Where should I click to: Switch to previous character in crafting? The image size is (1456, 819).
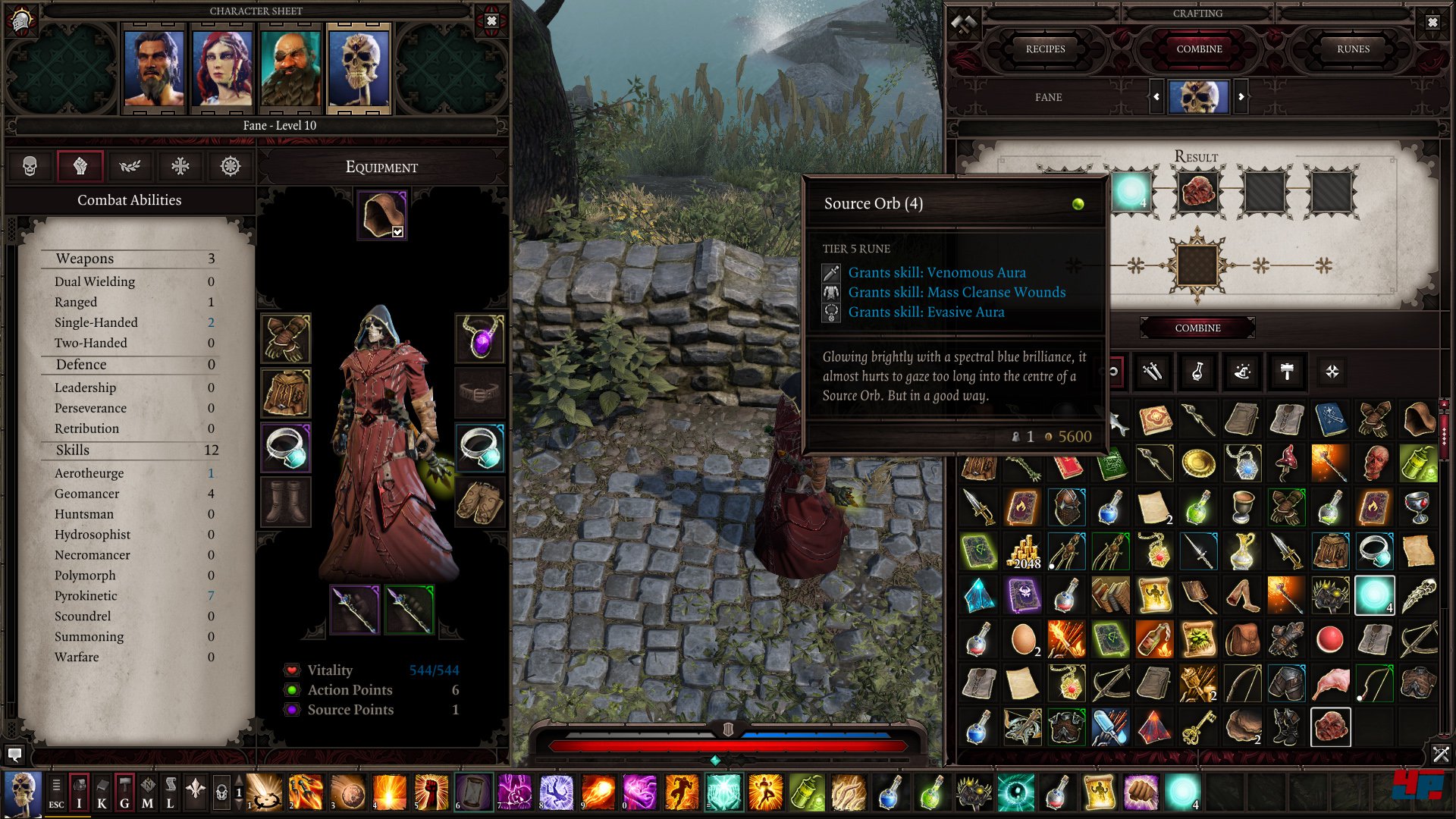[1156, 97]
